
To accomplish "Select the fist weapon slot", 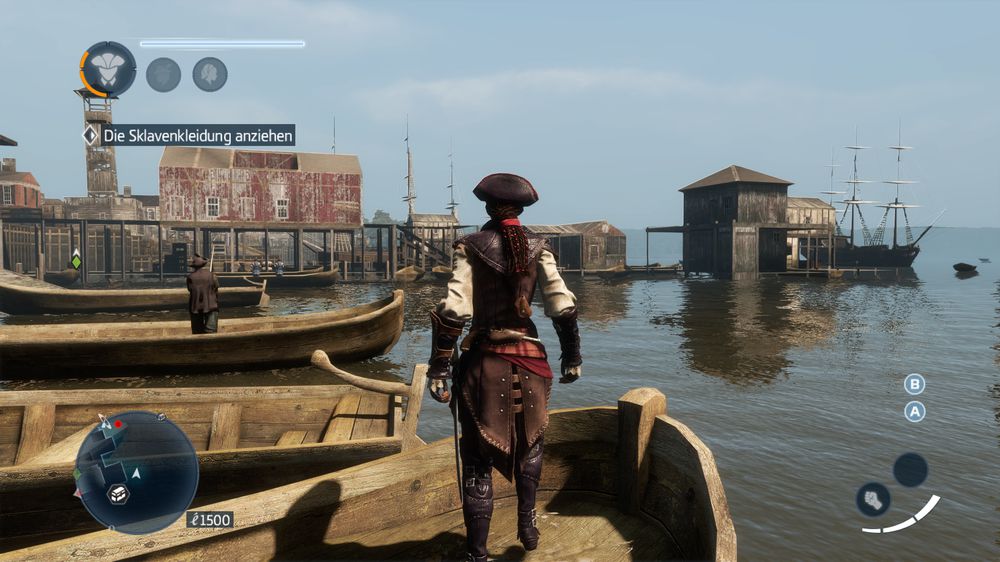I will pos(873,499).
